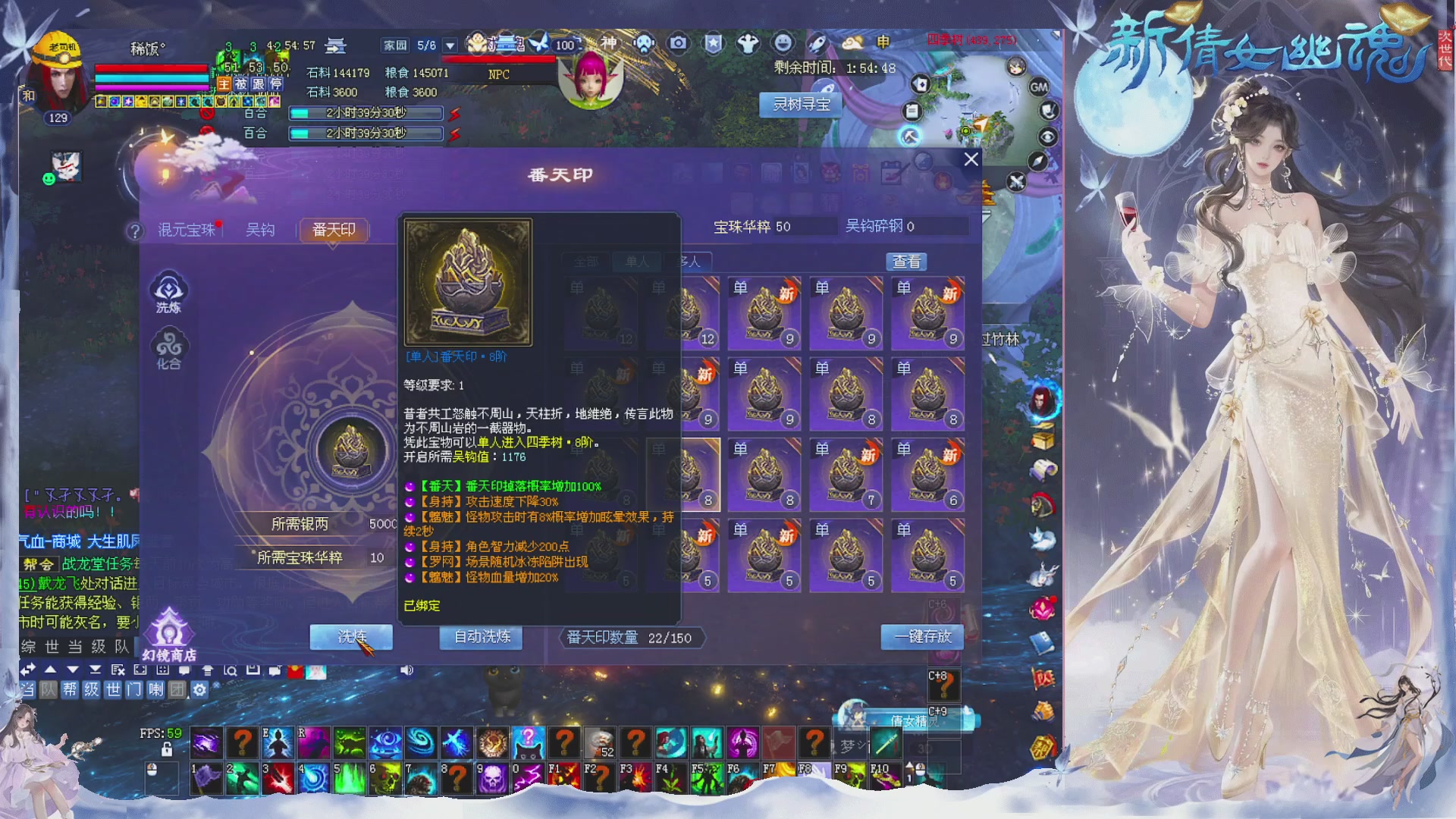Click the smiley emote icon in top toolbar
This screenshot has height=819, width=1456.
pyautogui.click(x=783, y=43)
